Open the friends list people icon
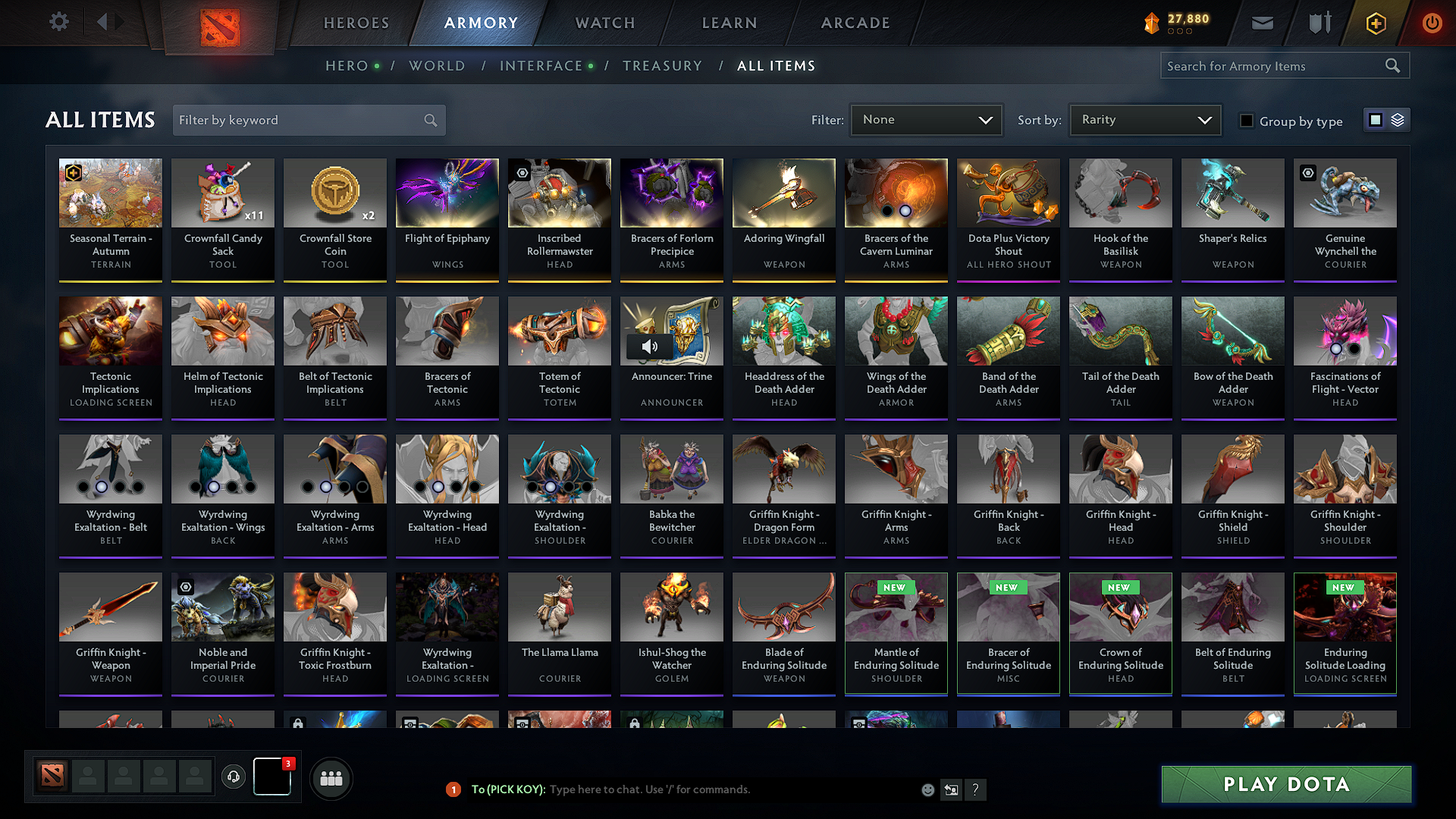The height and width of the screenshot is (819, 1456). coord(331,778)
